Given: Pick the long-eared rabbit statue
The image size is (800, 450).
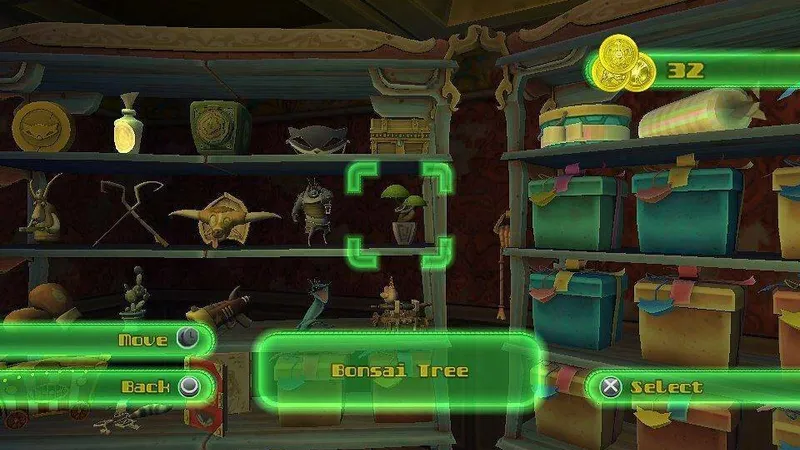Looking at the screenshot, I should (40, 208).
